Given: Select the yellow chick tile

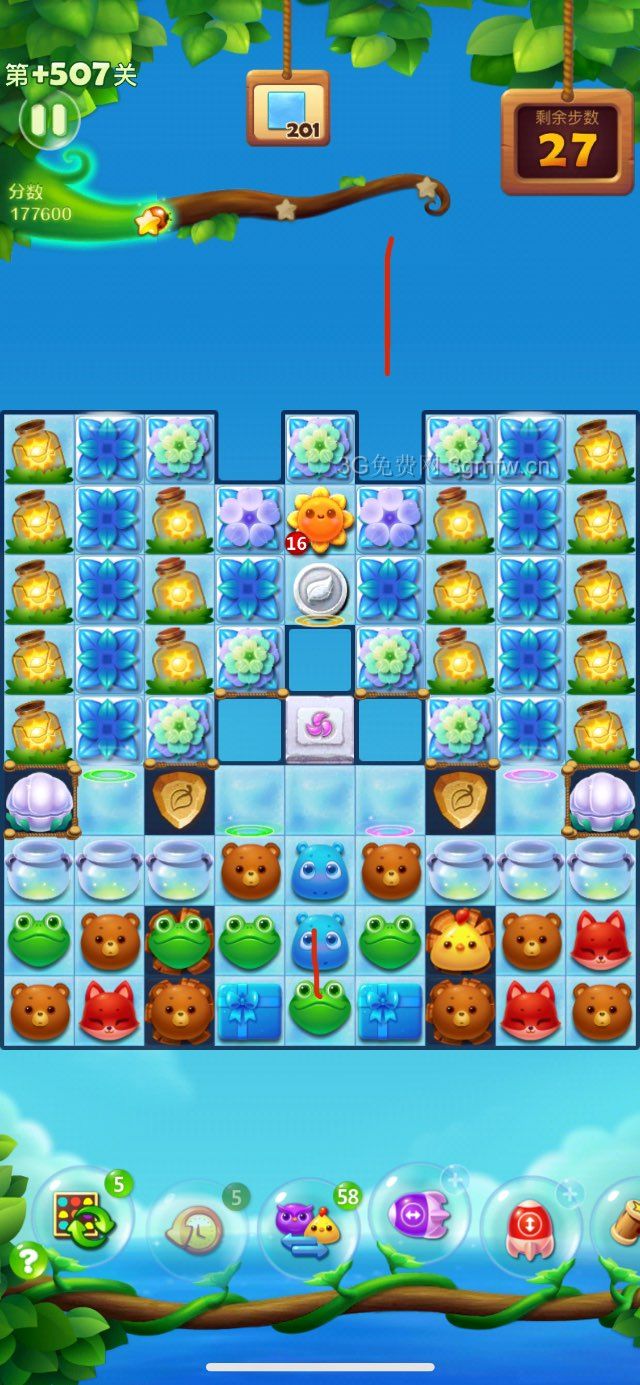Looking at the screenshot, I should (461, 940).
